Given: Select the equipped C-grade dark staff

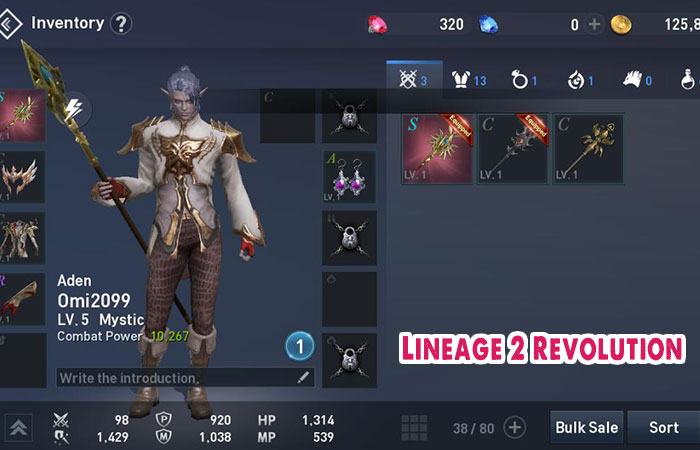Looking at the screenshot, I should pos(512,148).
